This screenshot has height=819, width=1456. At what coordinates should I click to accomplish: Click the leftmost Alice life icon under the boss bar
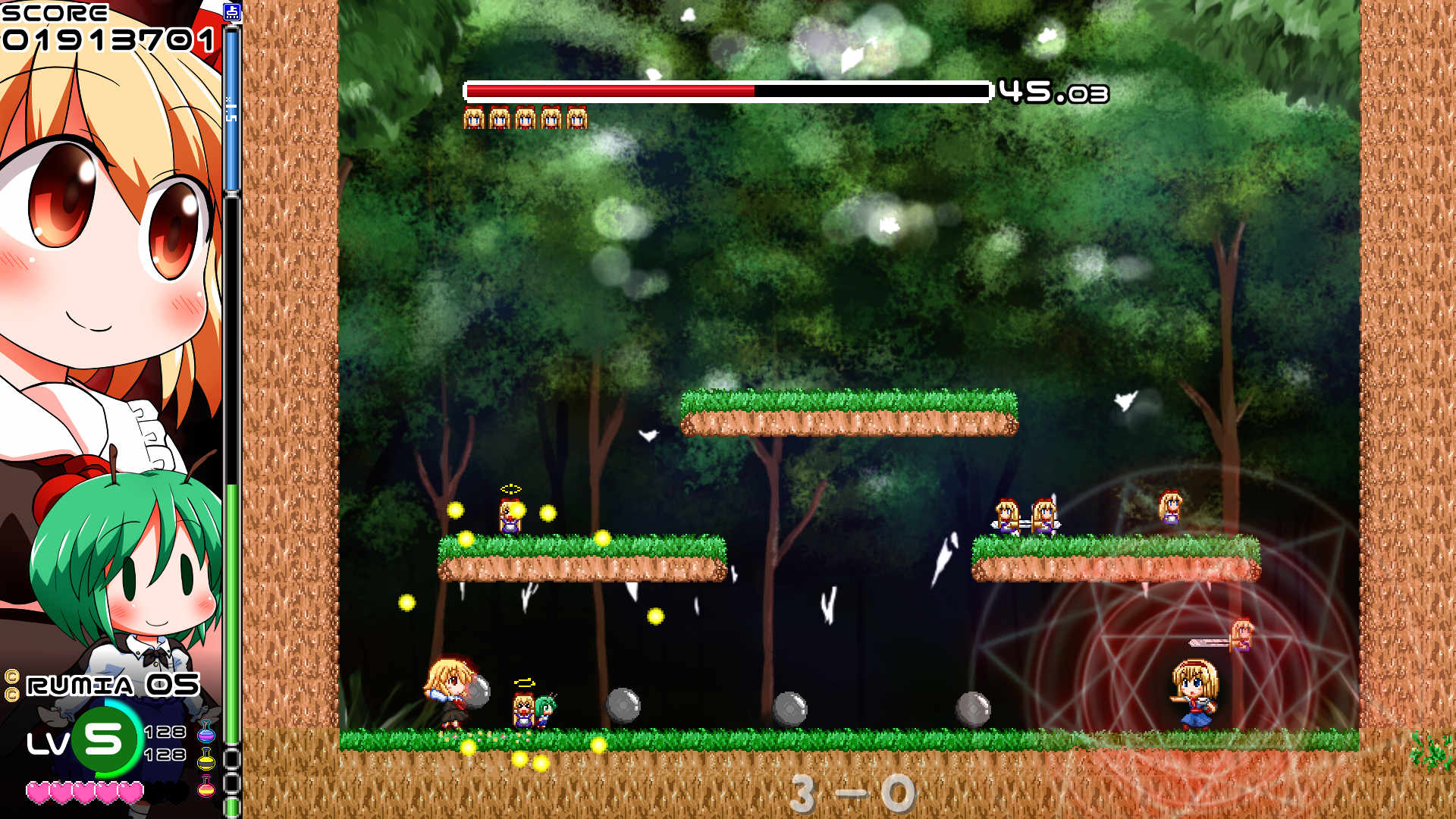pyautogui.click(x=473, y=118)
